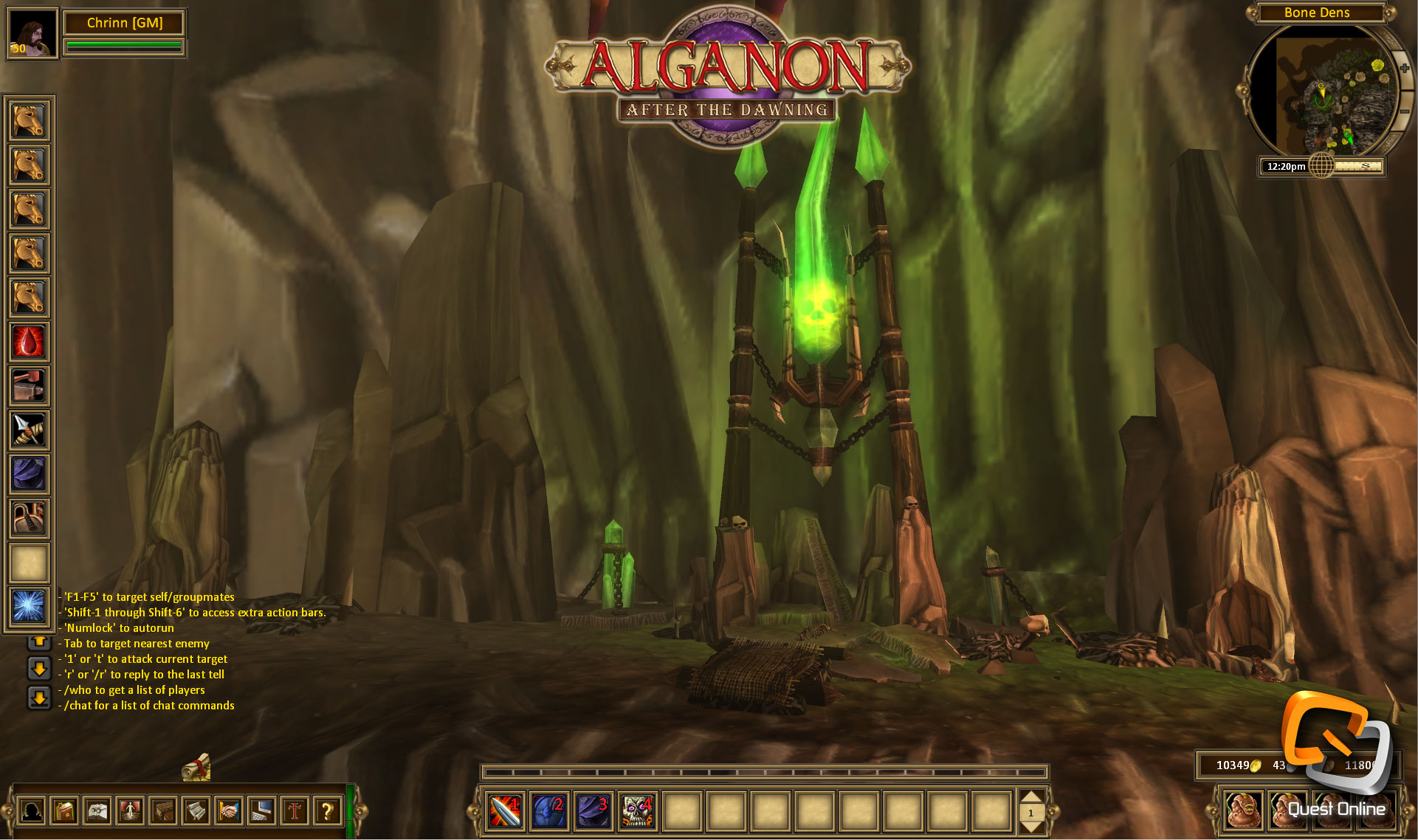Click the golden question mark help icon
This screenshot has width=1418, height=840.
(328, 811)
